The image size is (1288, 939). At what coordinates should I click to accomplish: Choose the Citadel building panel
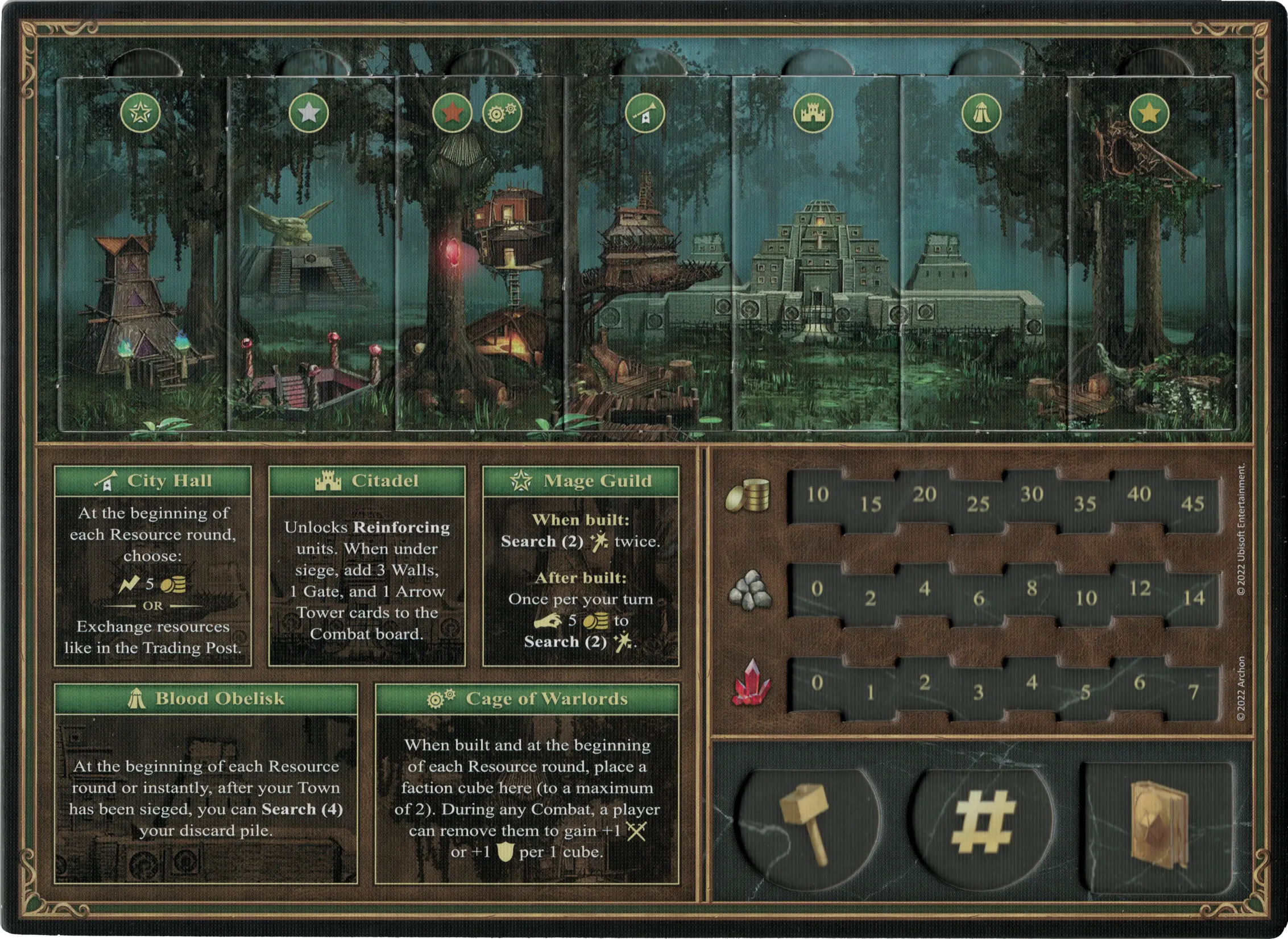[367, 566]
